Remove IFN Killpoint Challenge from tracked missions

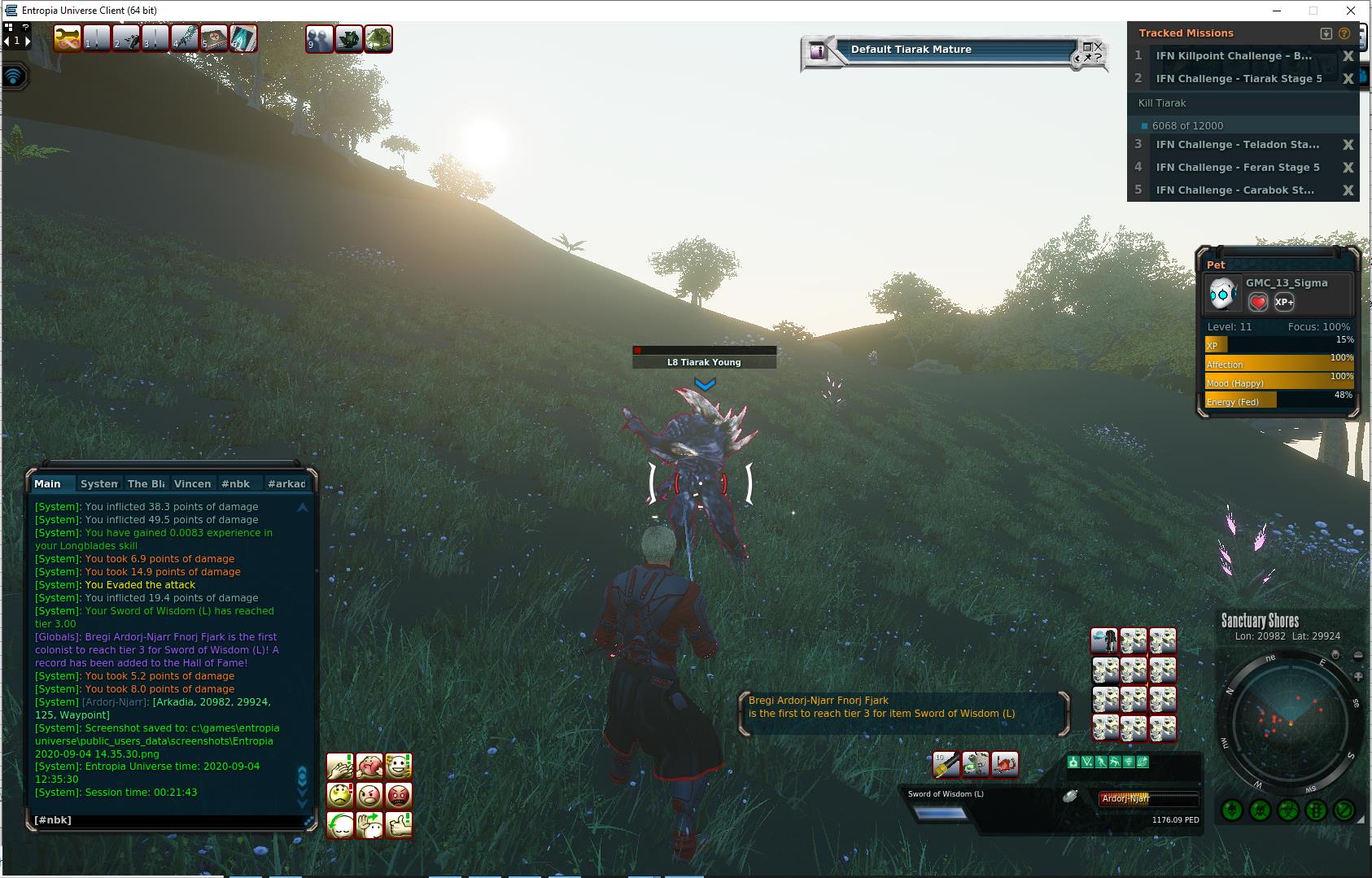1348,56
